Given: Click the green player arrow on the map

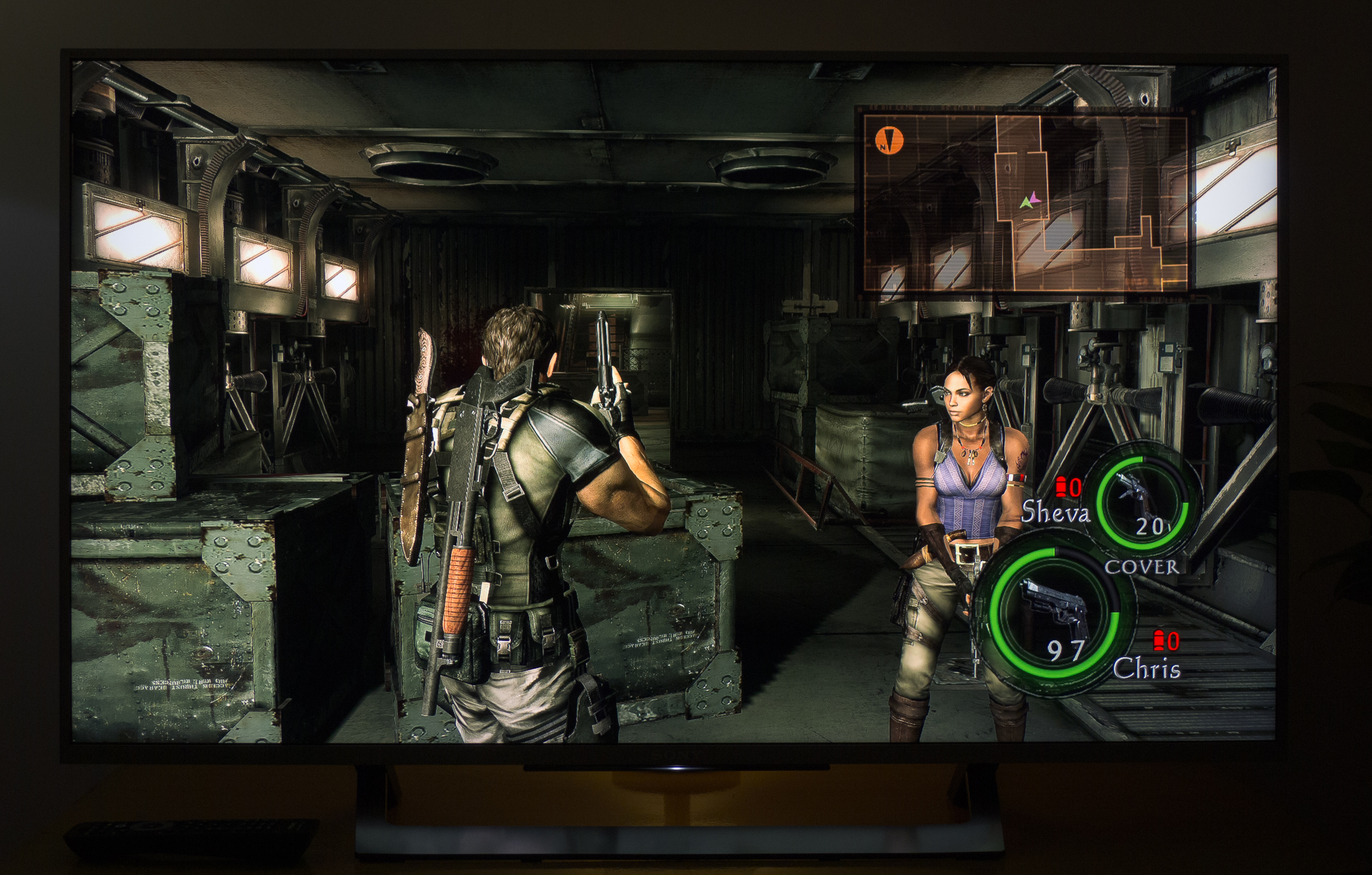Looking at the screenshot, I should 1026,202.
